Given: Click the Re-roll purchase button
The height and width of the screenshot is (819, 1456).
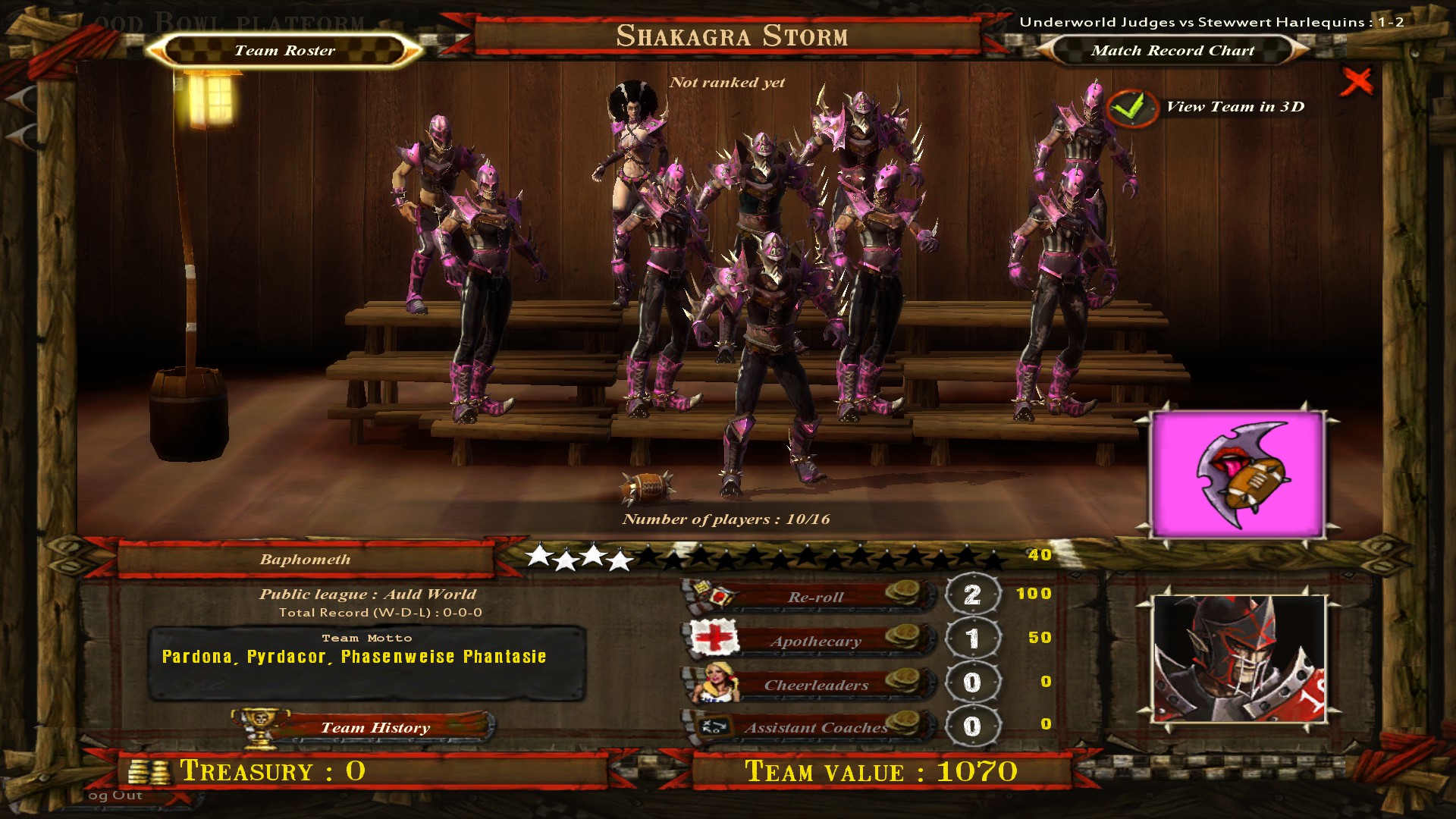Looking at the screenshot, I should 815,597.
